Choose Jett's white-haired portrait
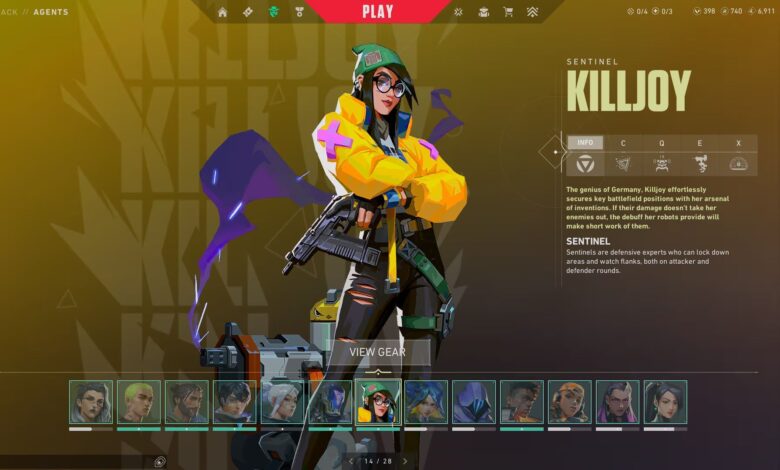The width and height of the screenshot is (780, 470). pos(283,401)
